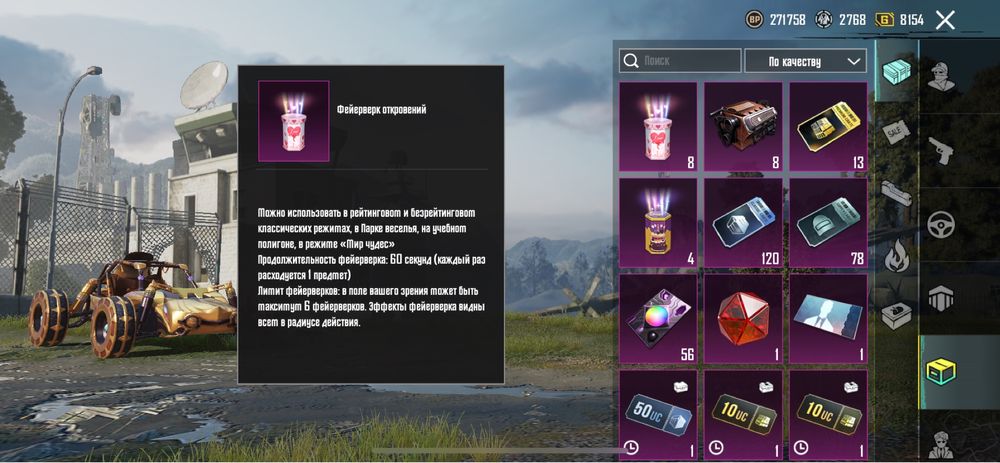Open the yellow box category tab
Screen dimensions: 1000x463
point(941,370)
